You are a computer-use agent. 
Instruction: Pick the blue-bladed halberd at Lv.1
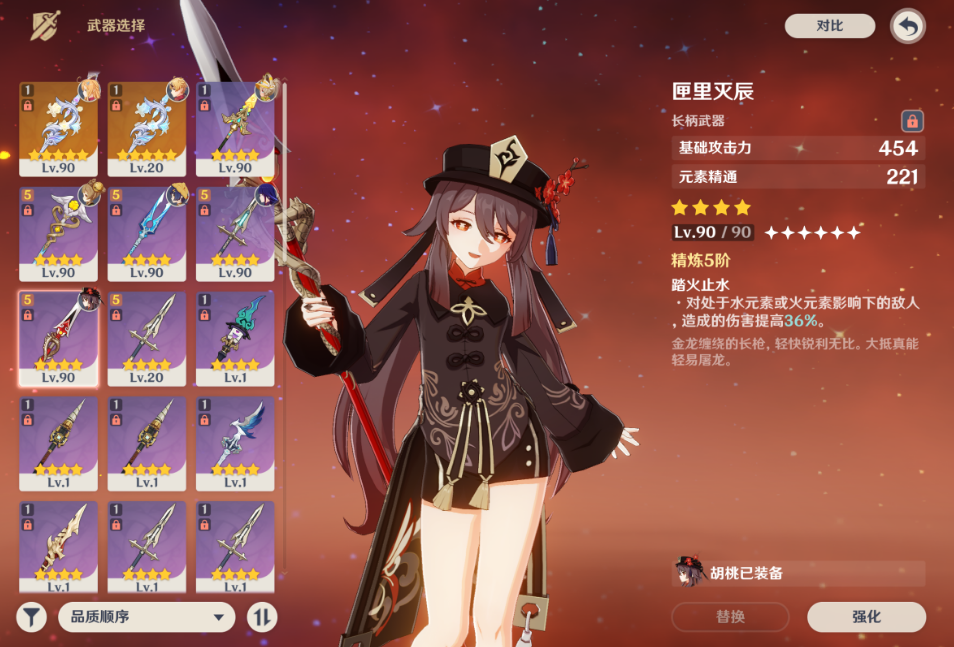coord(235,443)
